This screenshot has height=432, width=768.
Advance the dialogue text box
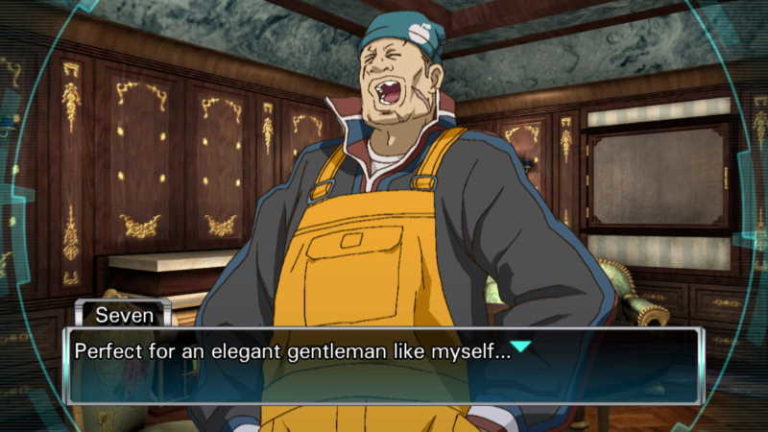point(384,366)
